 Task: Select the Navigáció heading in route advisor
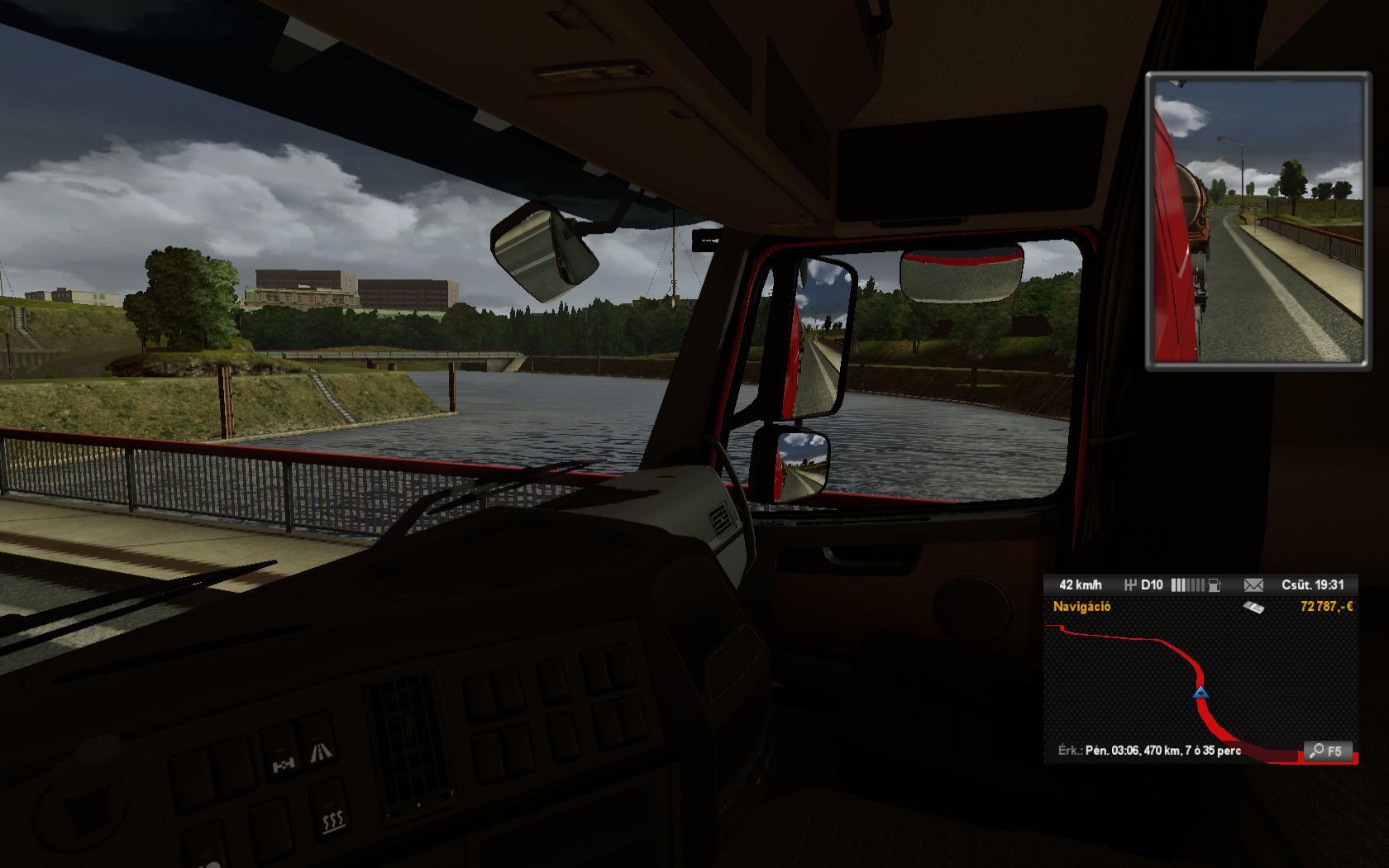click(x=1081, y=607)
